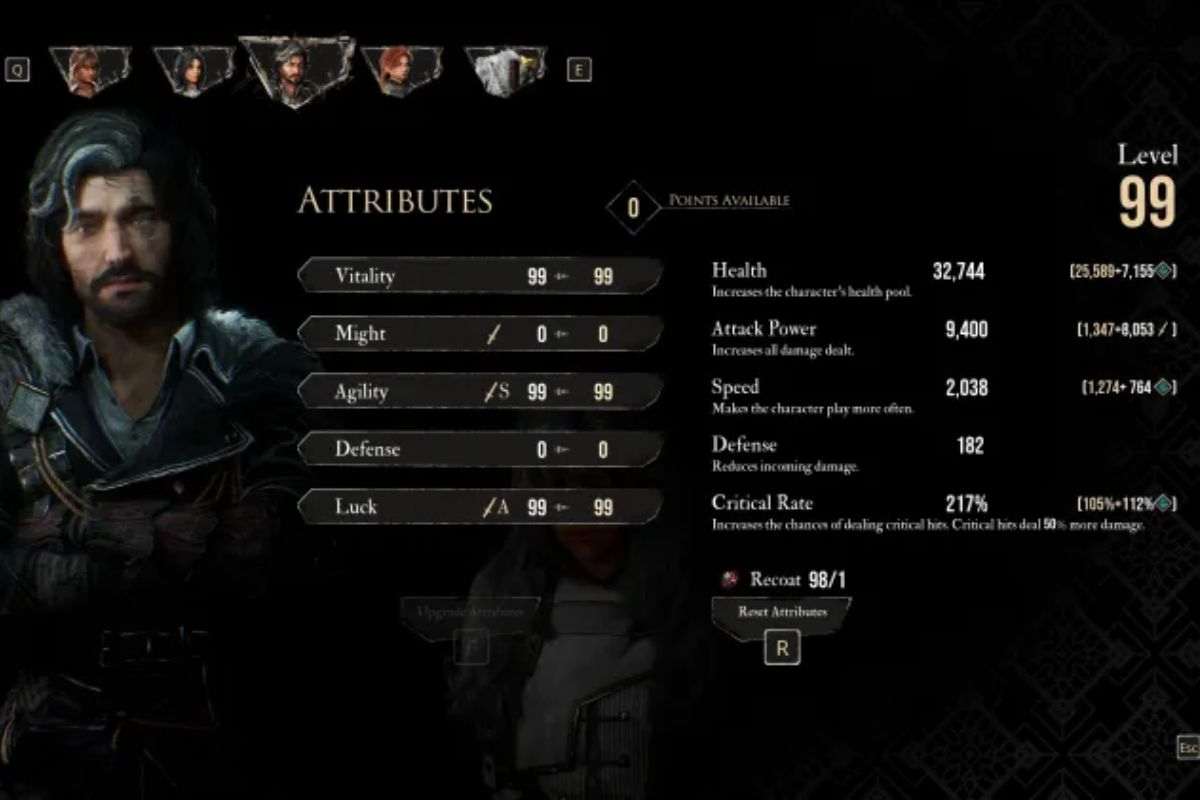Viewport: 1200px width, 800px height.
Task: Select the Luck attribute row
Action: click(x=480, y=507)
